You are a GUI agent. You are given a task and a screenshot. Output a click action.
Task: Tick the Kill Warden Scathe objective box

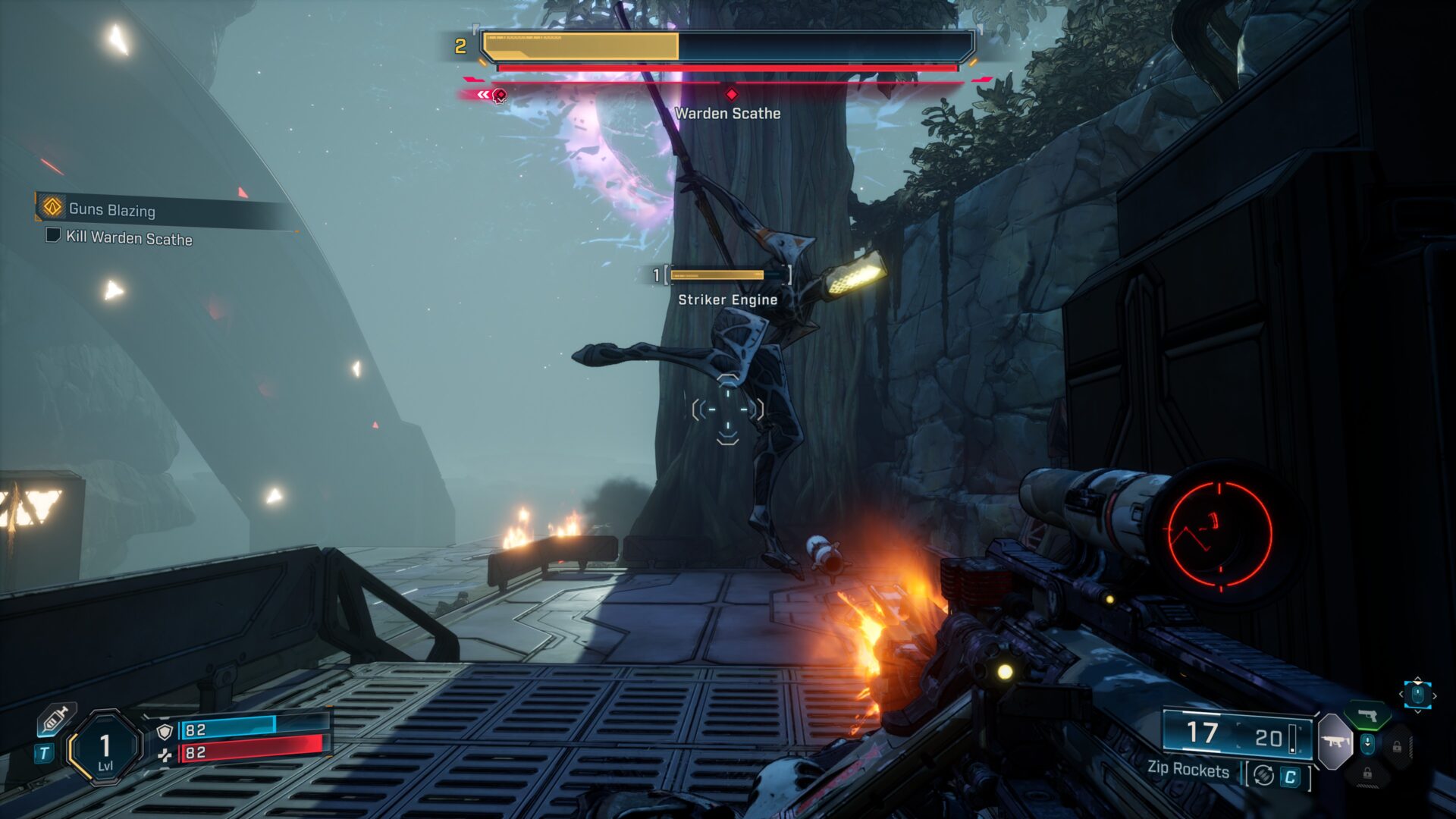[53, 235]
